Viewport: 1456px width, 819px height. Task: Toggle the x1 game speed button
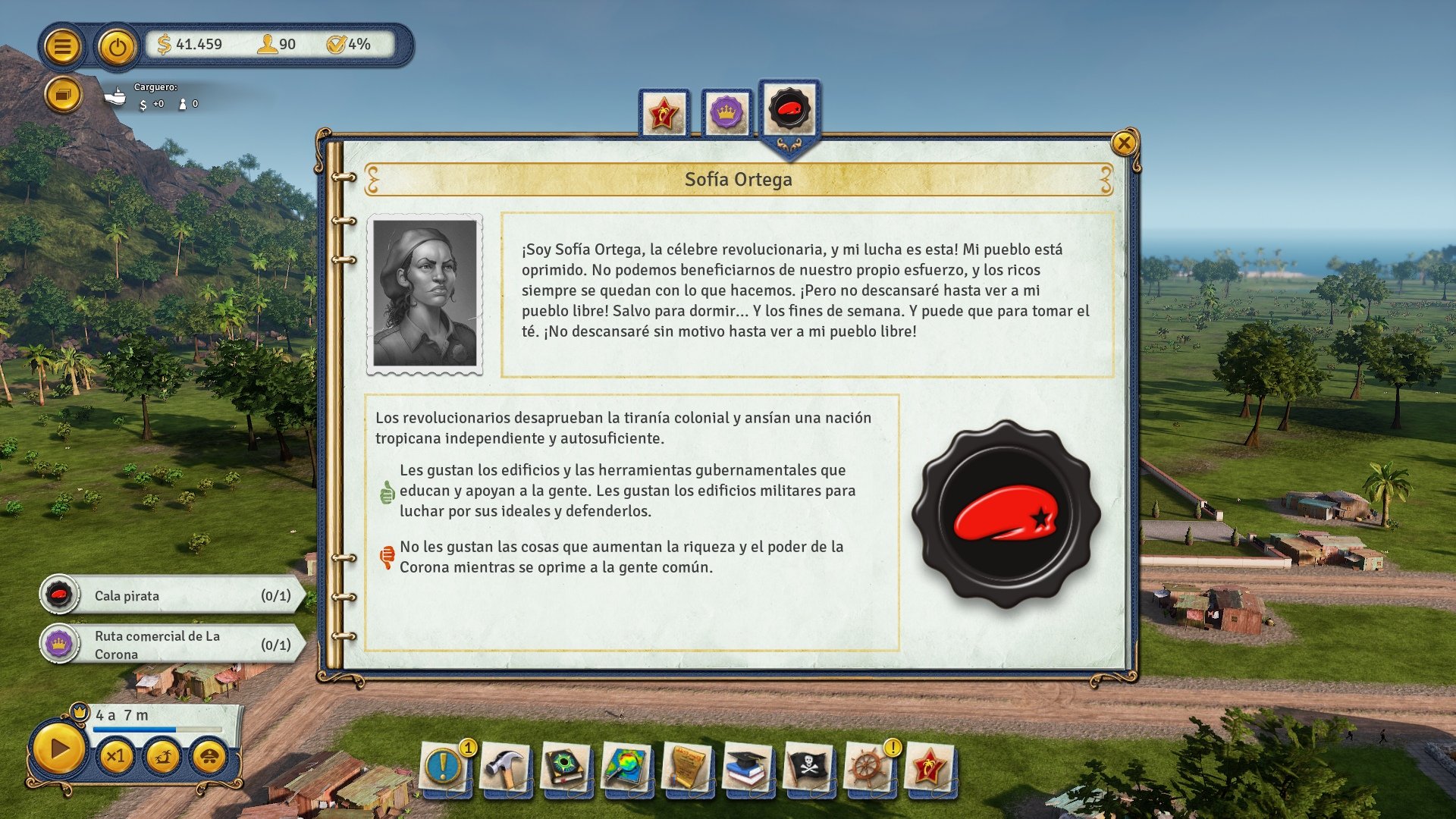click(x=117, y=757)
